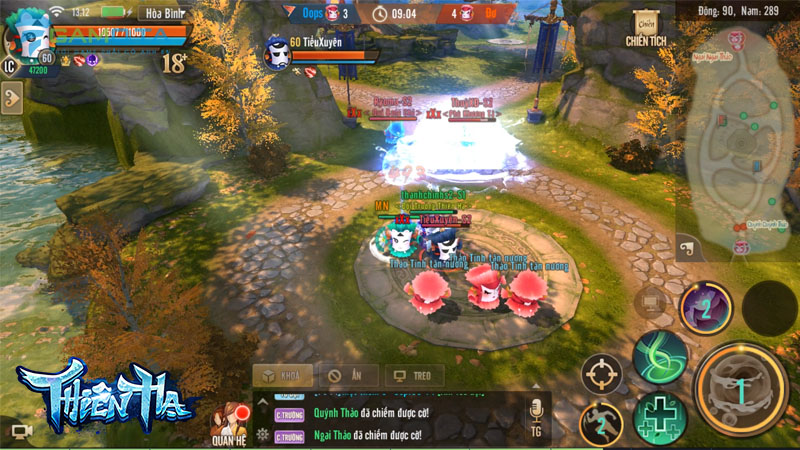Screen dimensions: 800x450
Task: Click the video camera record icon
Action: [23, 431]
